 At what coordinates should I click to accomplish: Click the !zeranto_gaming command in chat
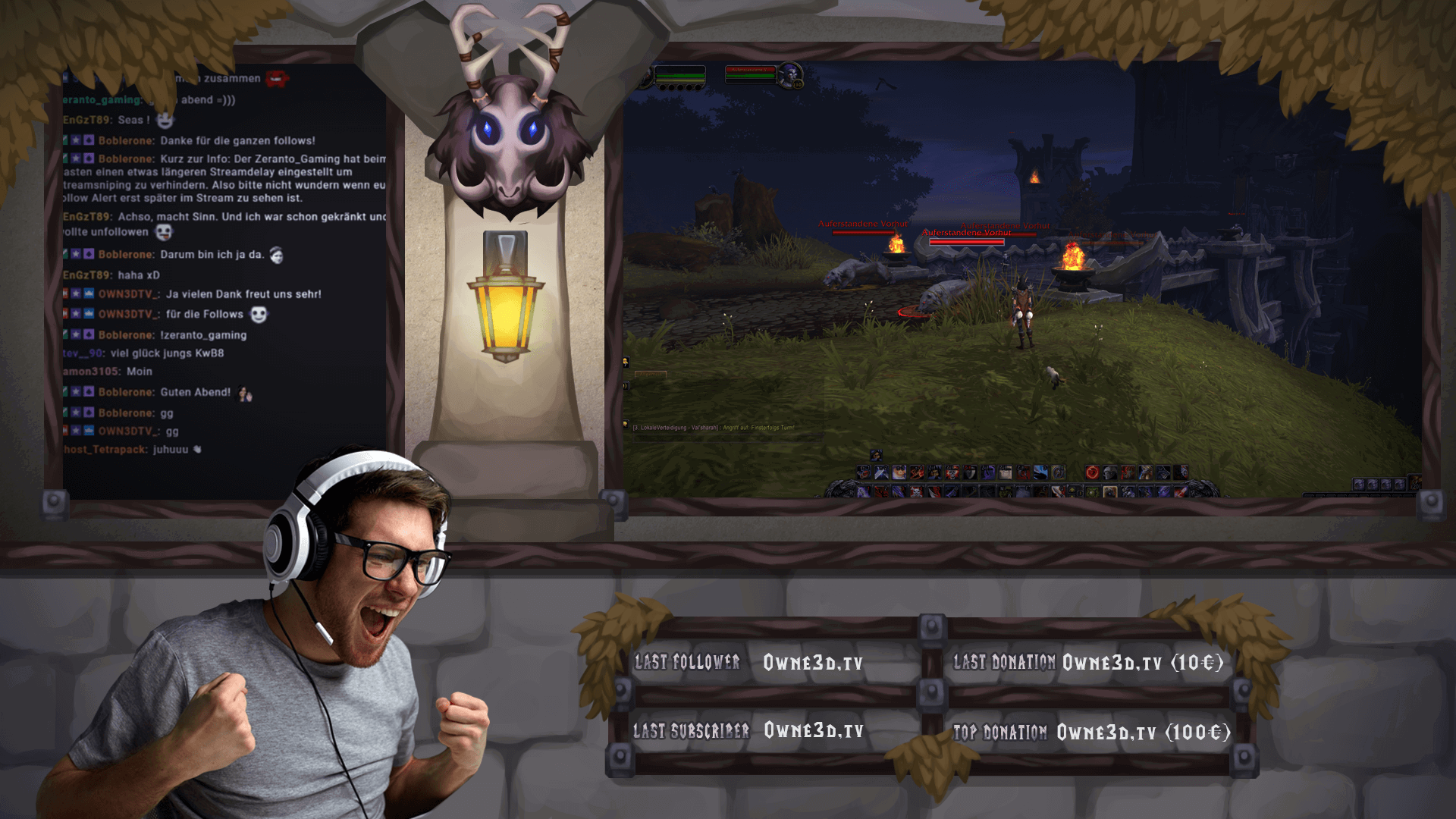click(202, 335)
